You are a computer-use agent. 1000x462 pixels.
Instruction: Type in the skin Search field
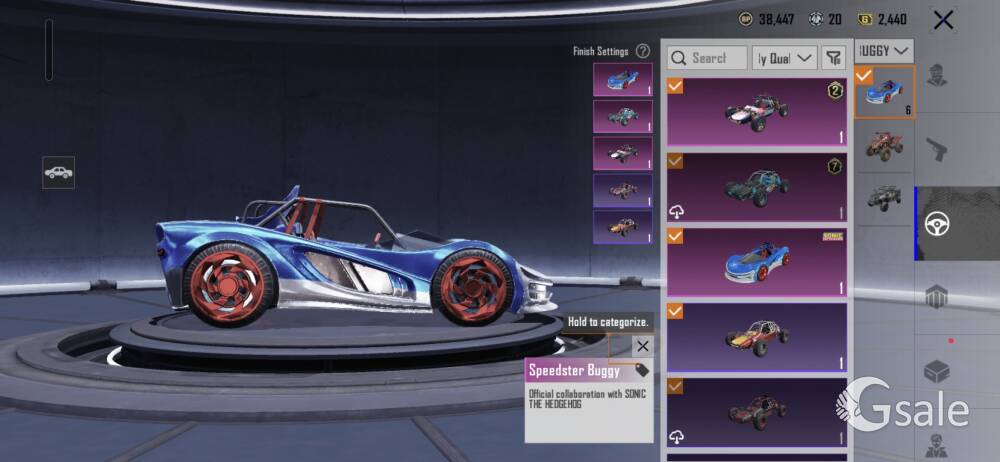tap(709, 58)
